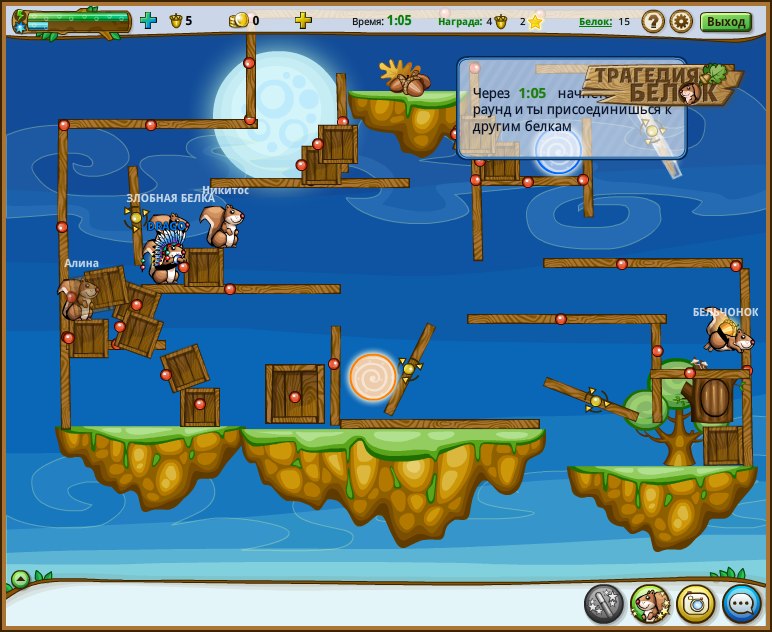
Task: Click the green Выход exit button
Action: point(725,21)
